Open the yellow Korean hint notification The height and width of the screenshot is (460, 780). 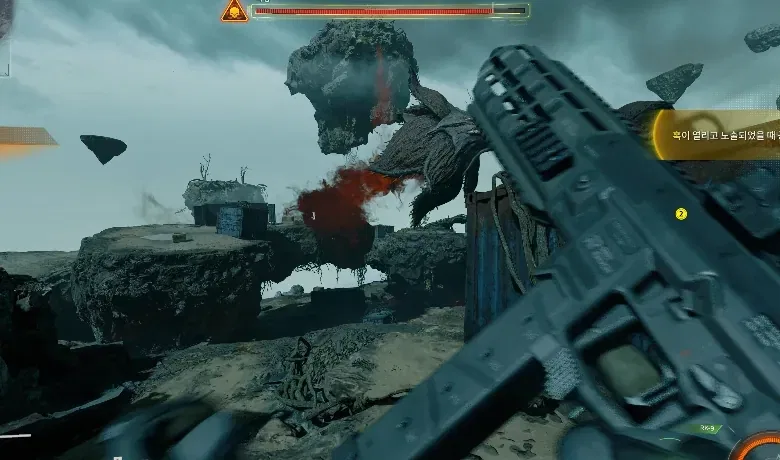(x=716, y=135)
